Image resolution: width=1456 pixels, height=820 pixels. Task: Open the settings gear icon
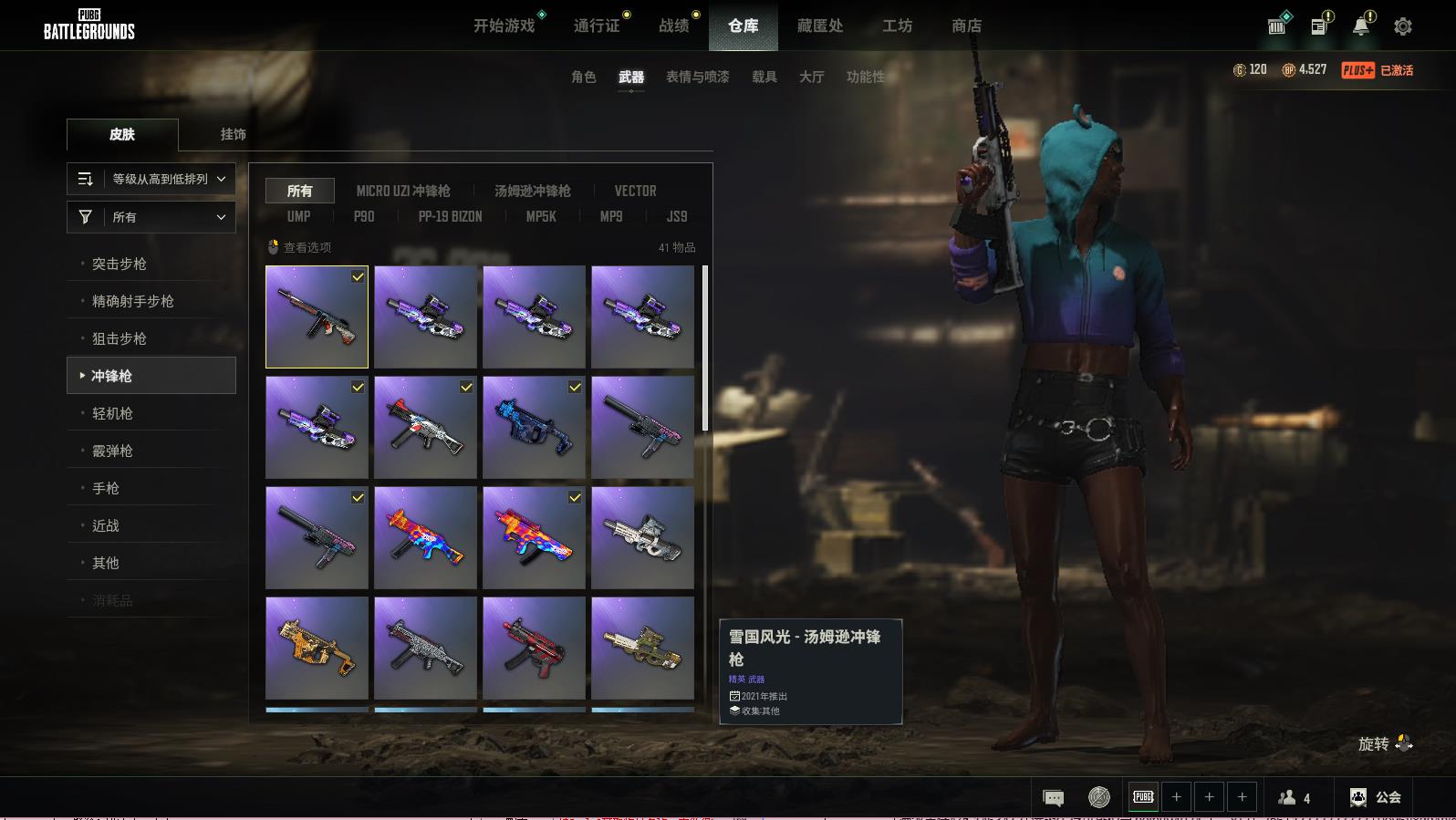pos(1402,26)
